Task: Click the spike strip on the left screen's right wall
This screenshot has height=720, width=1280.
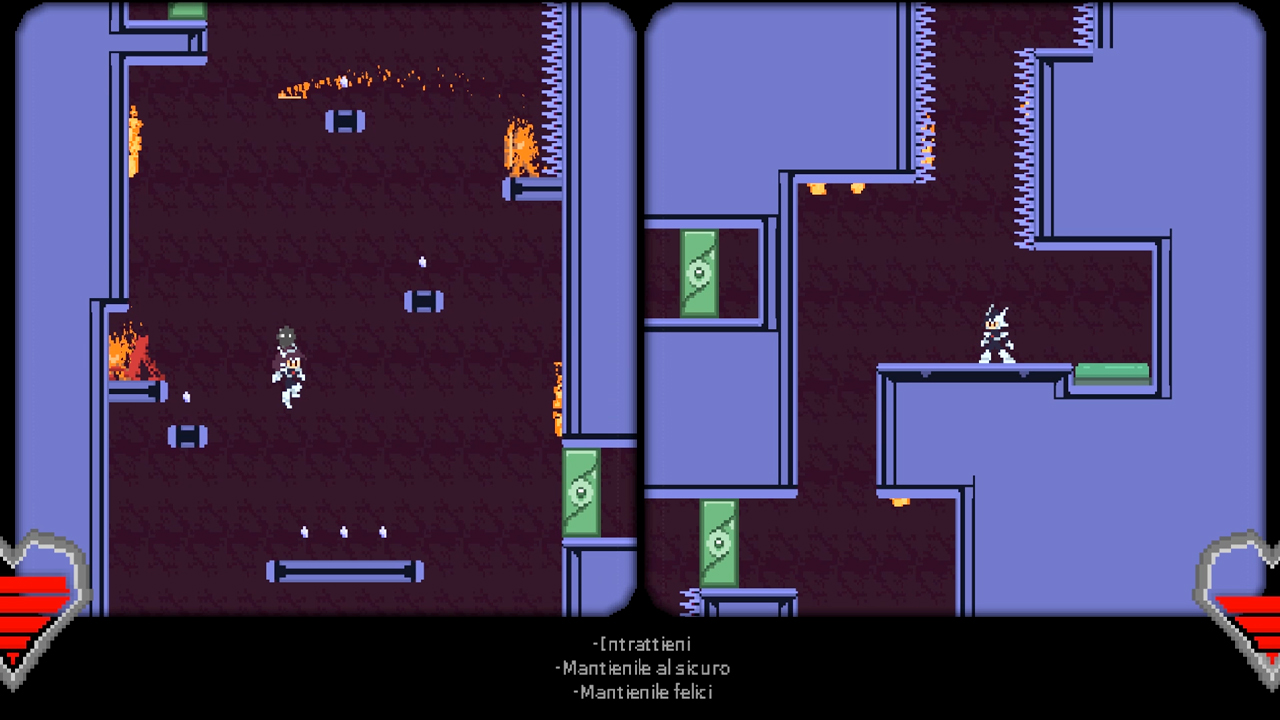Action: tap(549, 90)
